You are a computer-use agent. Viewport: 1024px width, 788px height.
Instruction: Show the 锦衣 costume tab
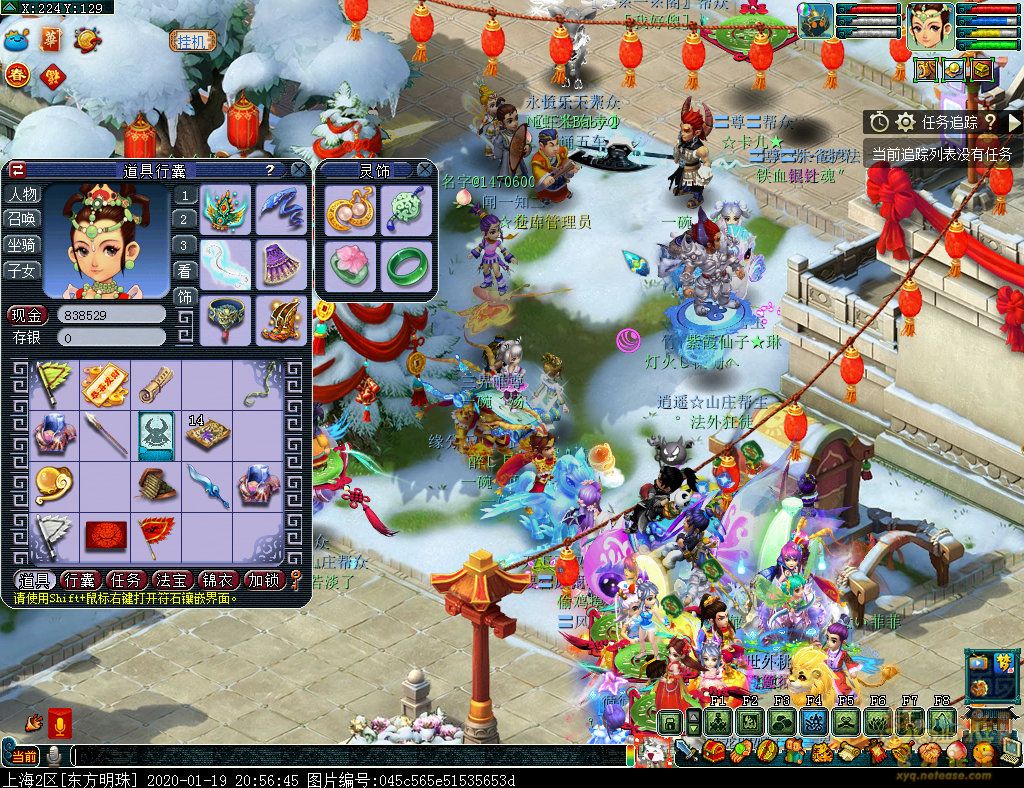tap(217, 580)
